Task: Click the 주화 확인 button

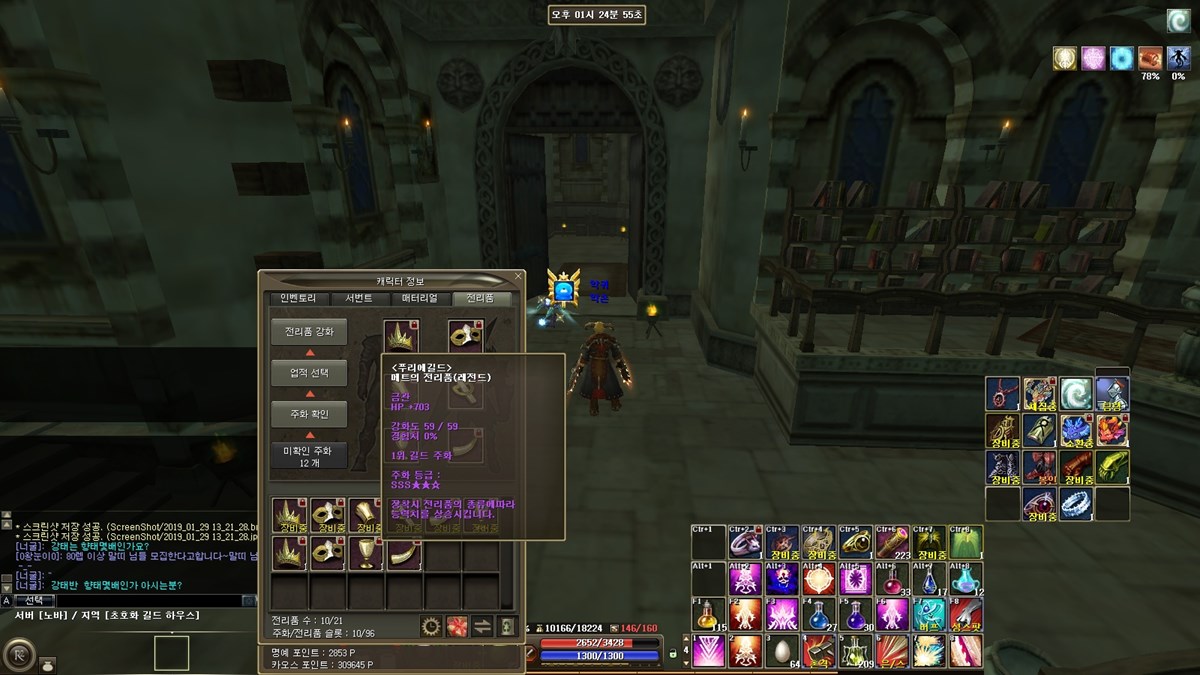Action: (x=309, y=414)
